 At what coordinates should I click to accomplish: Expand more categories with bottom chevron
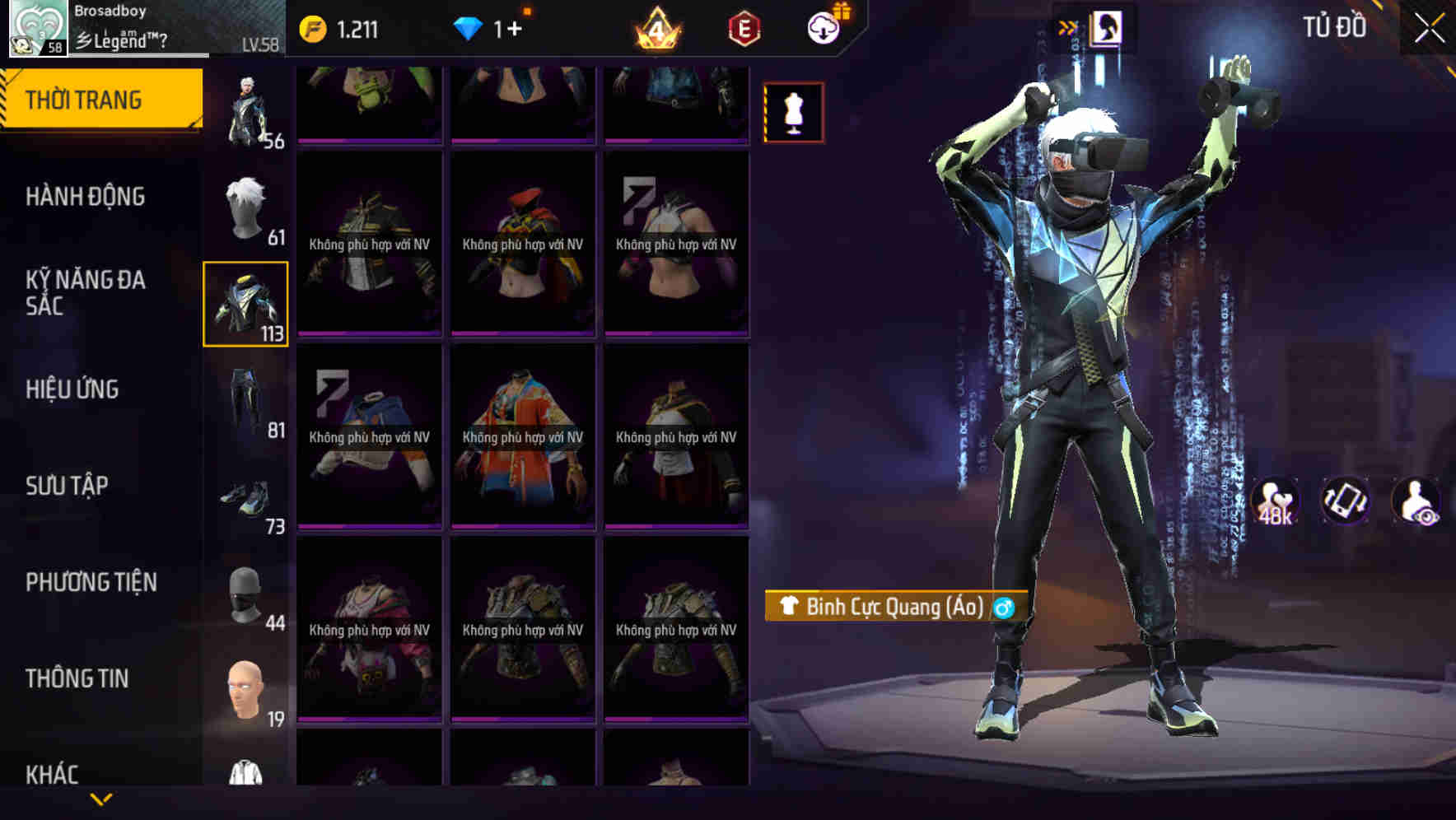click(101, 799)
